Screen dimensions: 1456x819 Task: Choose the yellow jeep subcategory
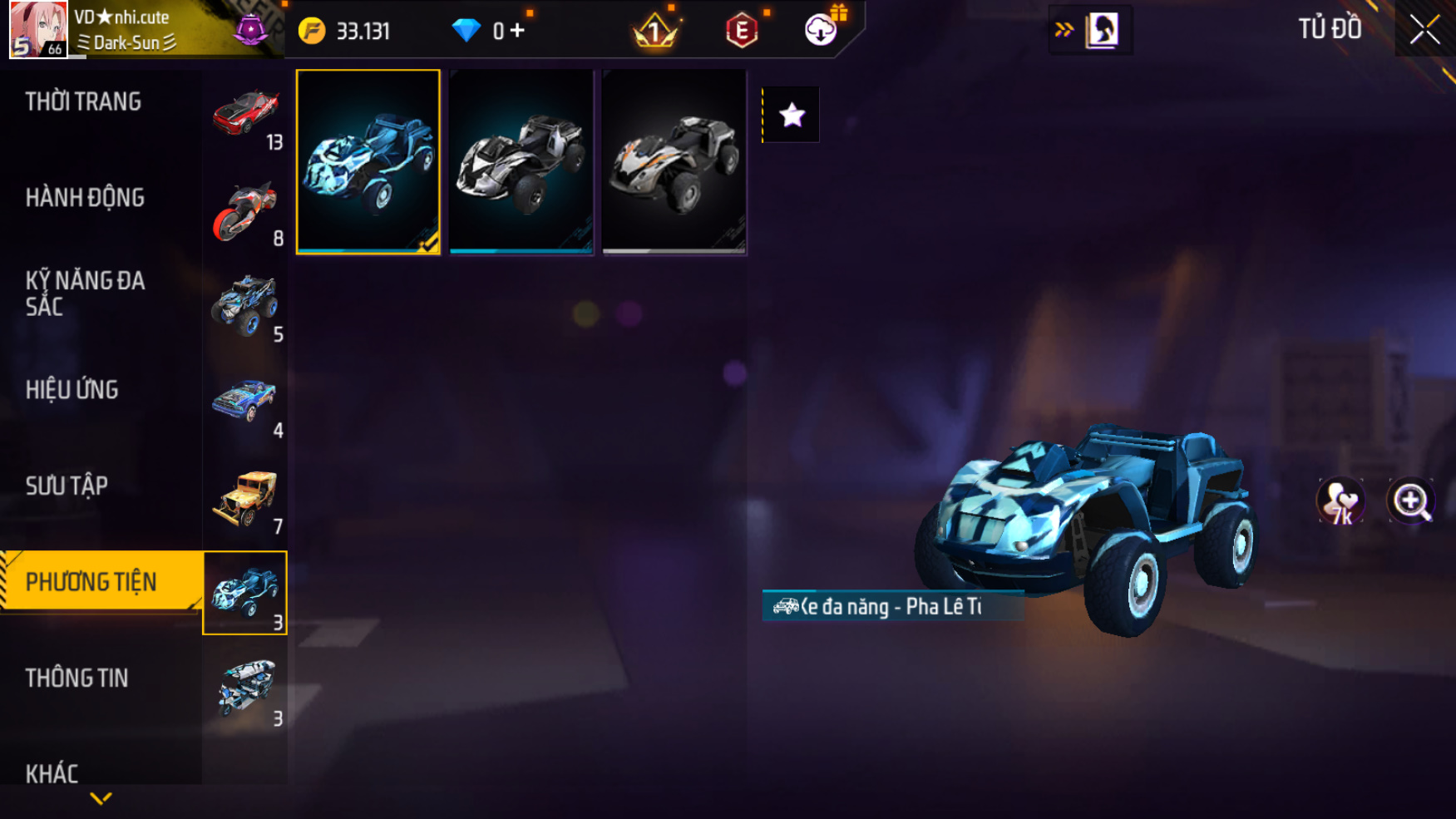pos(245,498)
